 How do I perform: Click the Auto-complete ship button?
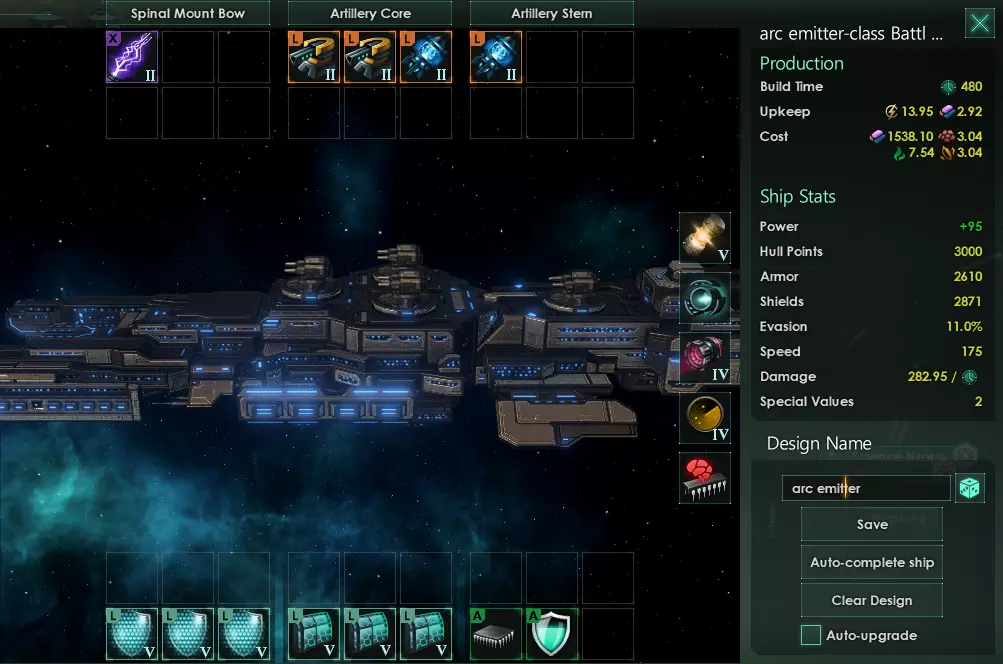[x=872, y=562]
